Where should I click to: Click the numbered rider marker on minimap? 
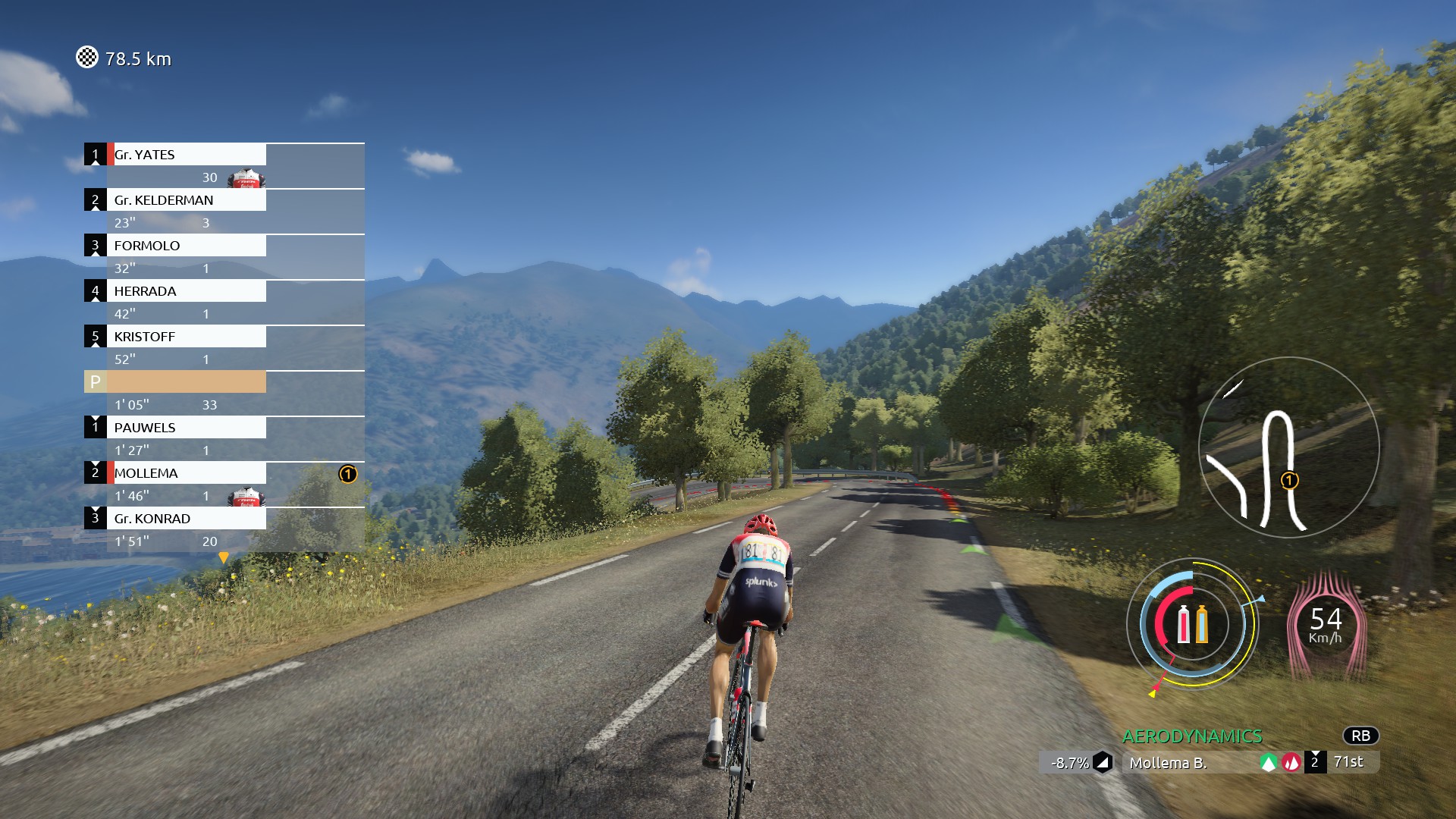point(1289,480)
